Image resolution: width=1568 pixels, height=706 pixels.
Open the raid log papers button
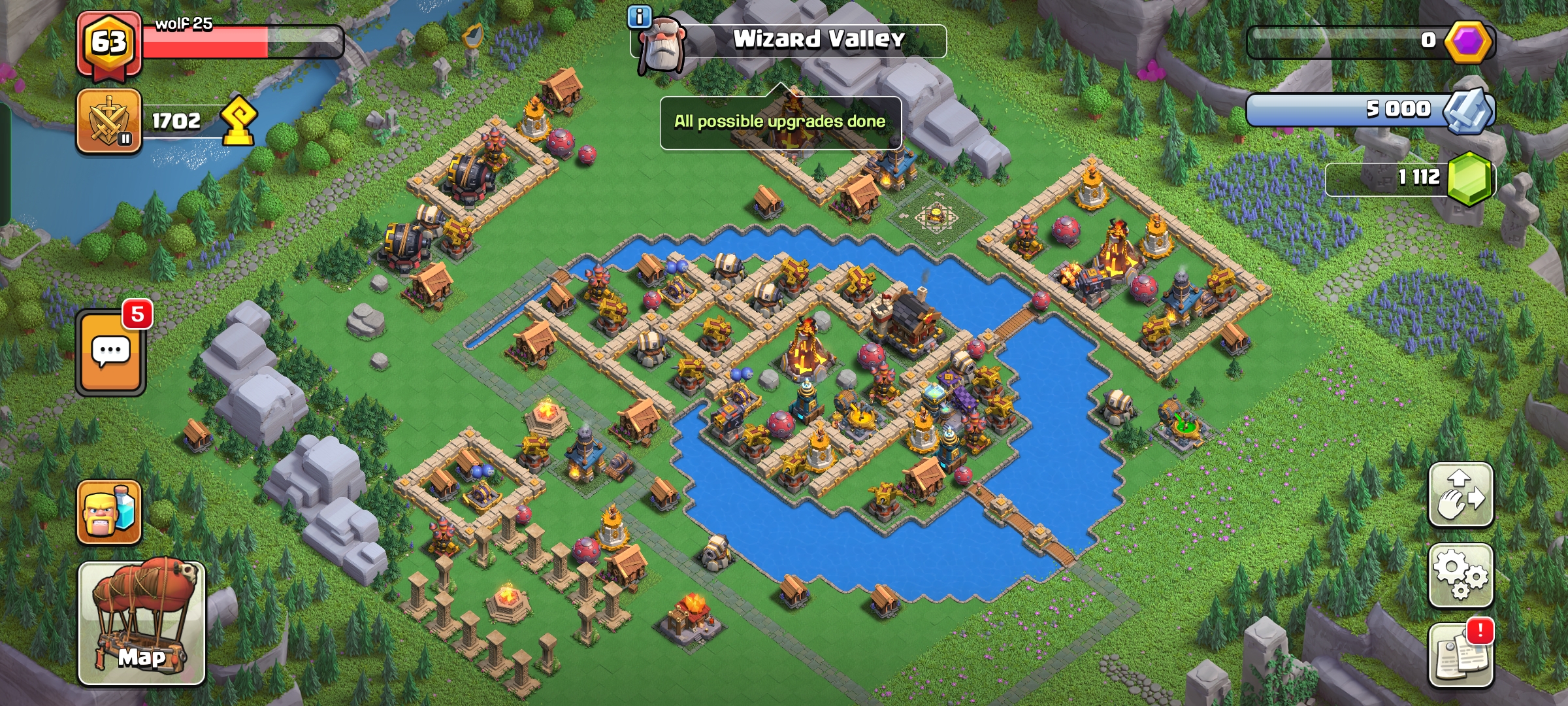1461,655
